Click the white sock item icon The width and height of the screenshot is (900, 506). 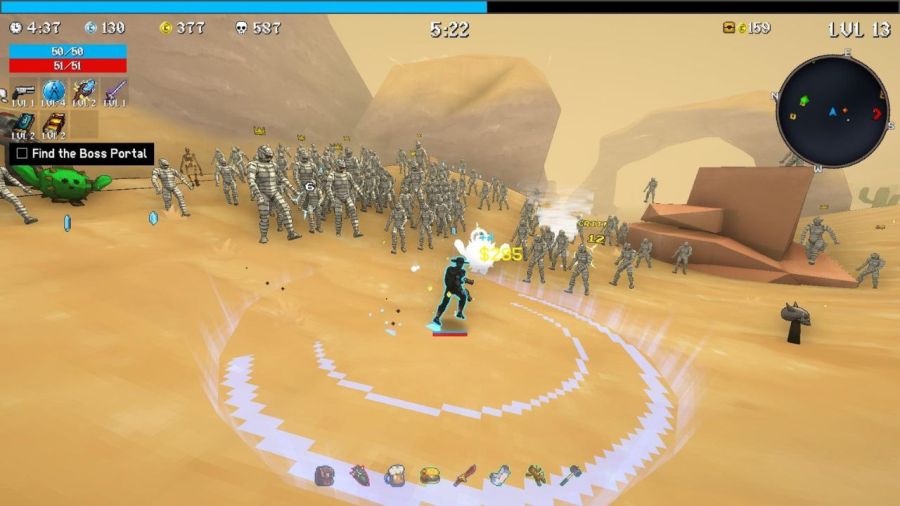point(500,475)
